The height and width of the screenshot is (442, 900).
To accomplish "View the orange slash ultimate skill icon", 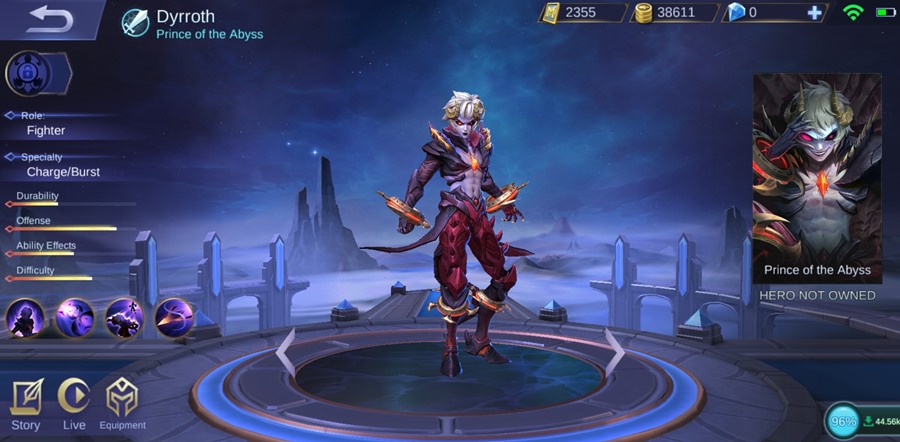I will coord(174,318).
